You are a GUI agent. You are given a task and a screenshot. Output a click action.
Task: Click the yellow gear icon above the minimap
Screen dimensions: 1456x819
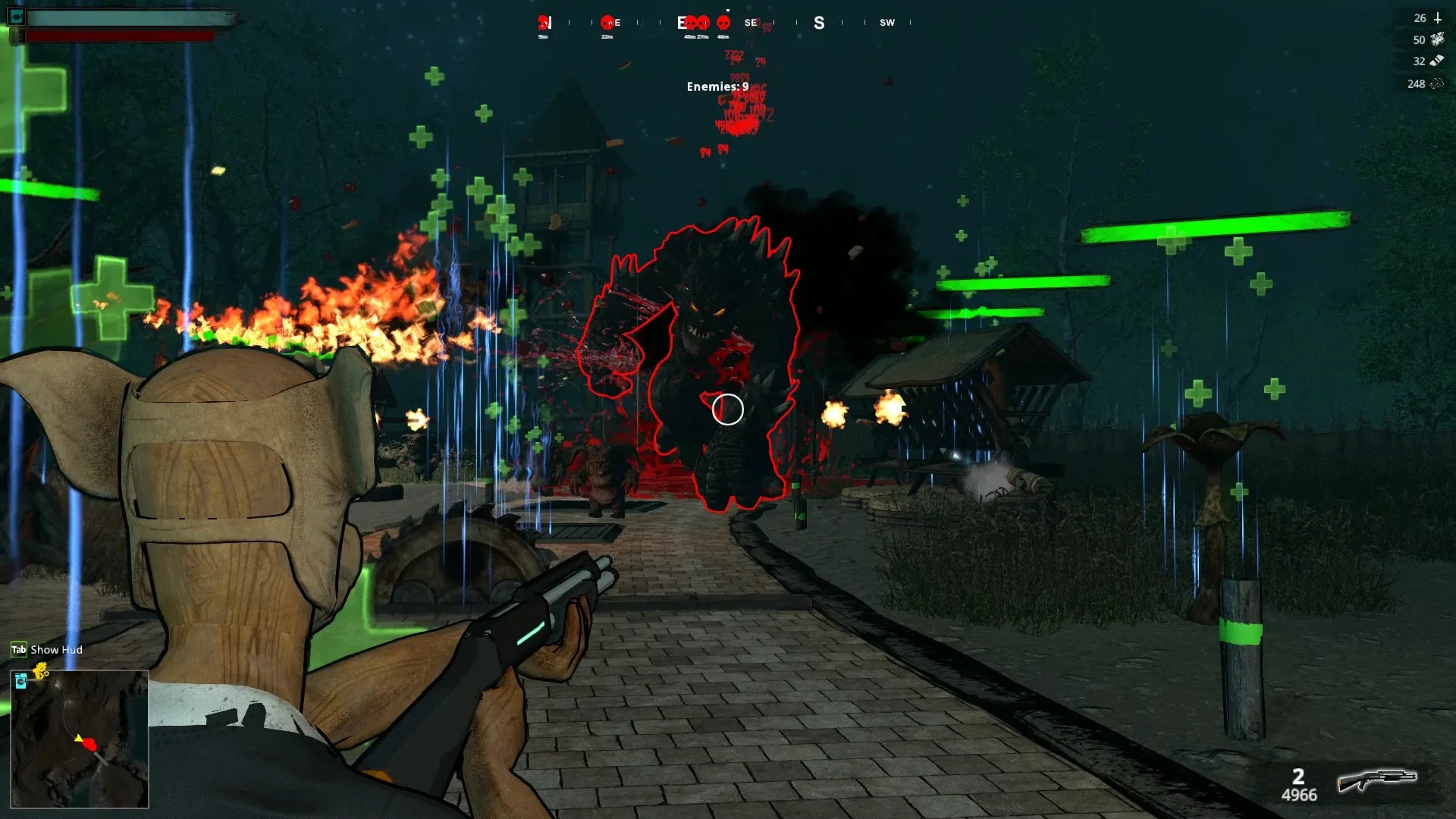tap(40, 669)
